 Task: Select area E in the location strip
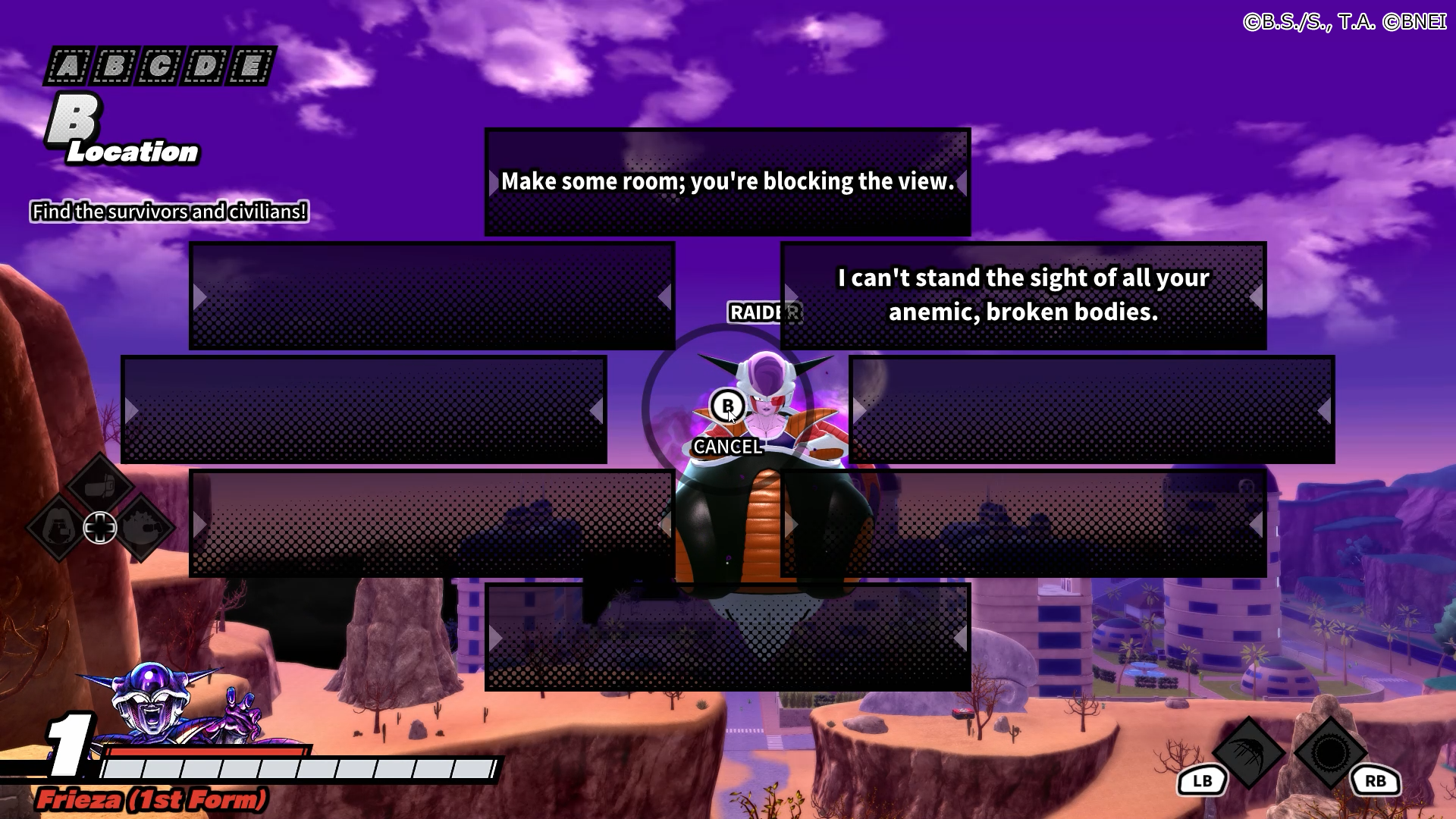(x=250, y=67)
